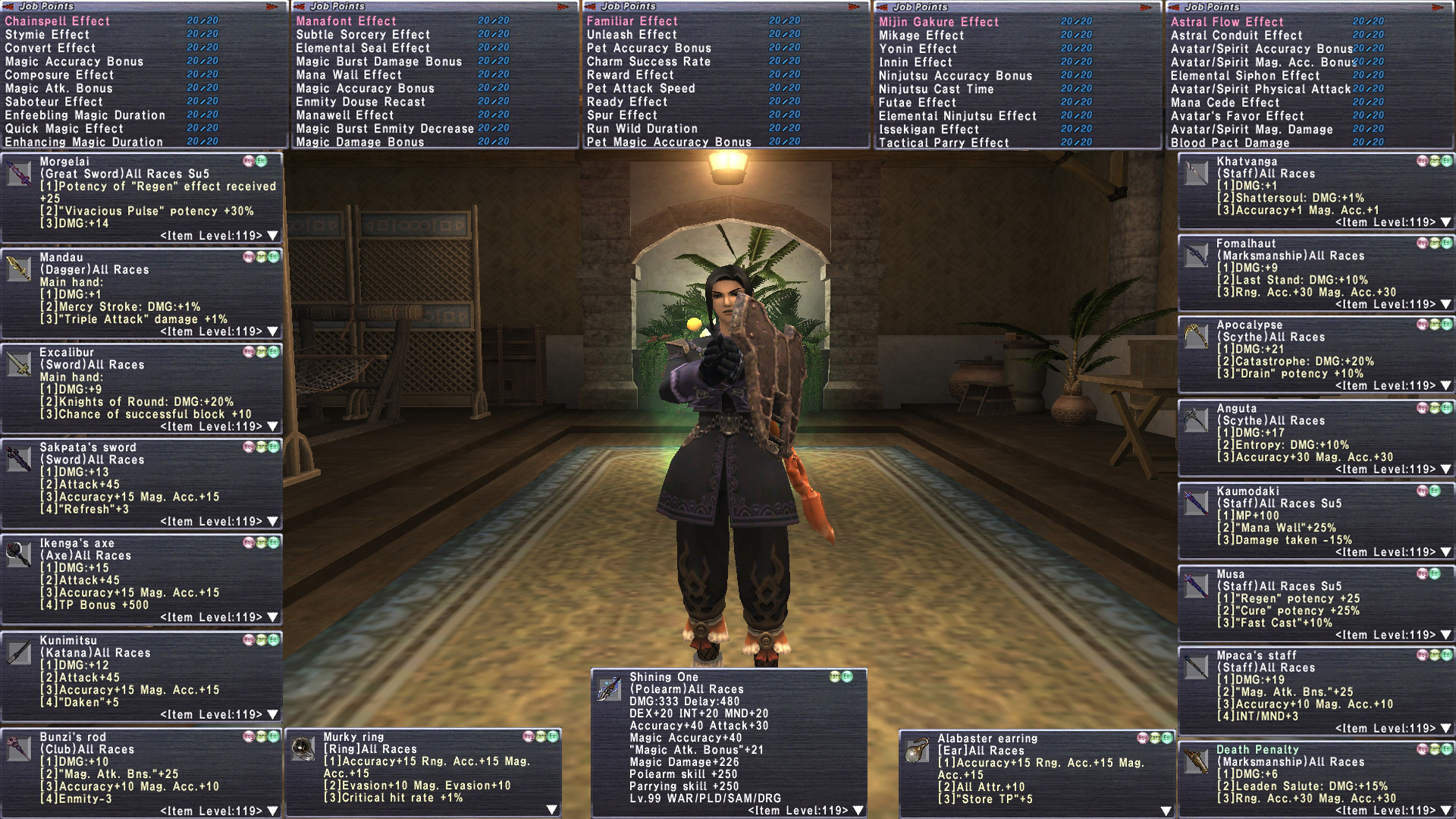Click the Apocalypse scythe icon

coord(1196,336)
